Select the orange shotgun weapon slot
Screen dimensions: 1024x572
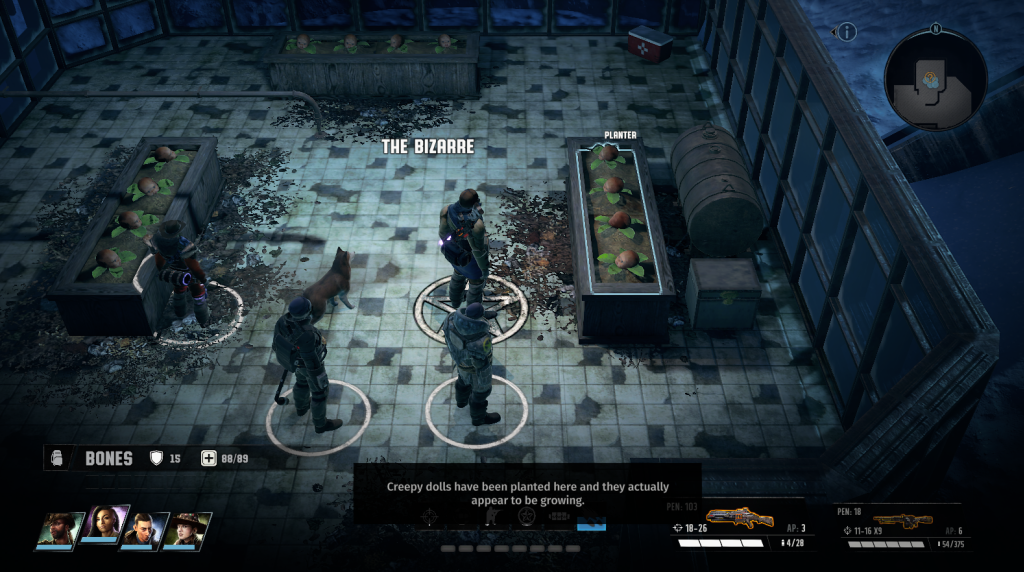click(741, 518)
